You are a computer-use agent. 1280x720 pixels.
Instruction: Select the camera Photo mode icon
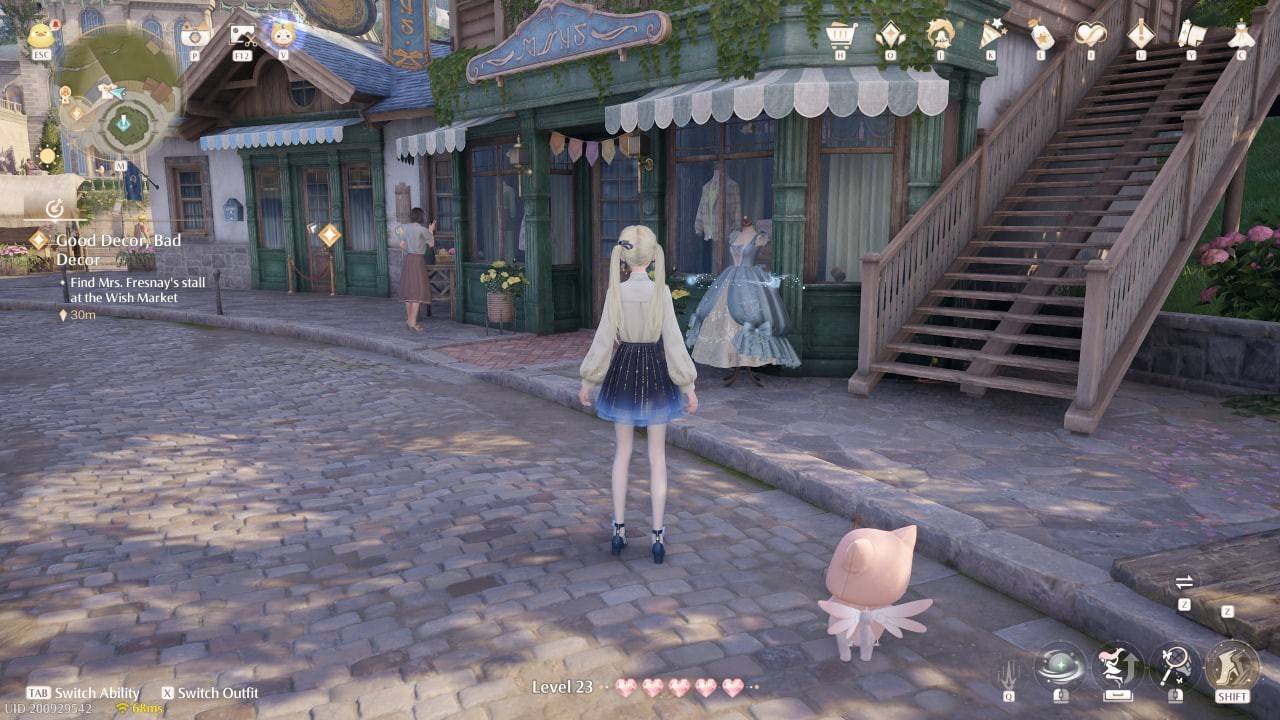pyautogui.click(x=197, y=35)
